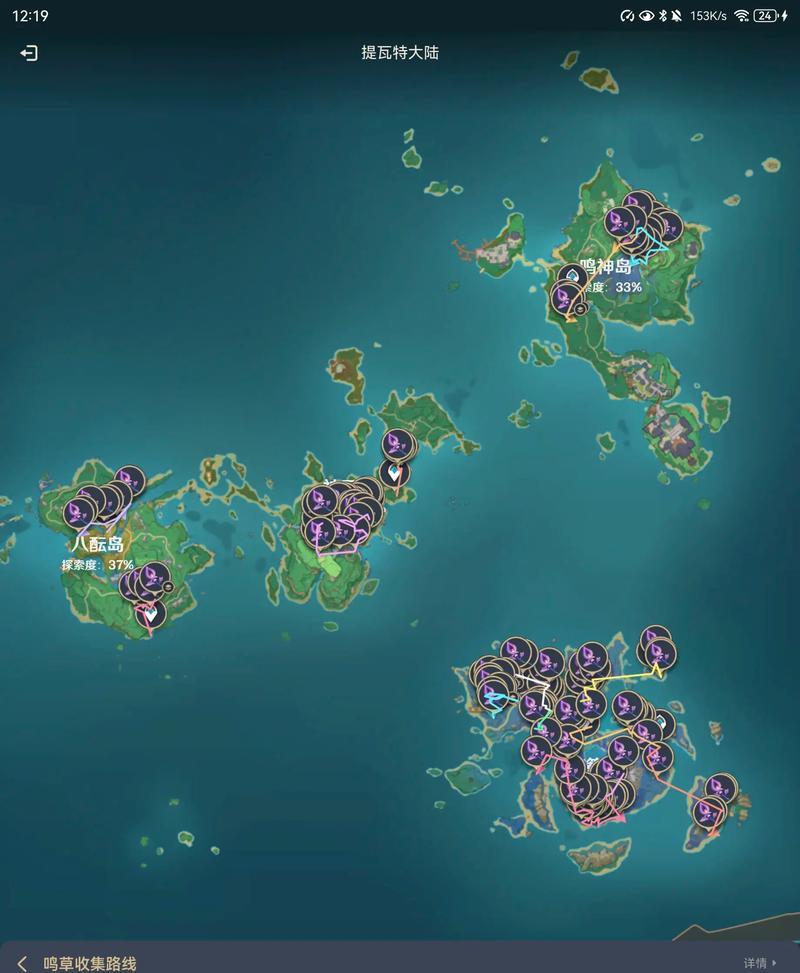Viewport: 800px width, 973px height.
Task: Select the teleport waypoint marker on 八酝岛
Action: pyautogui.click(x=150, y=614)
